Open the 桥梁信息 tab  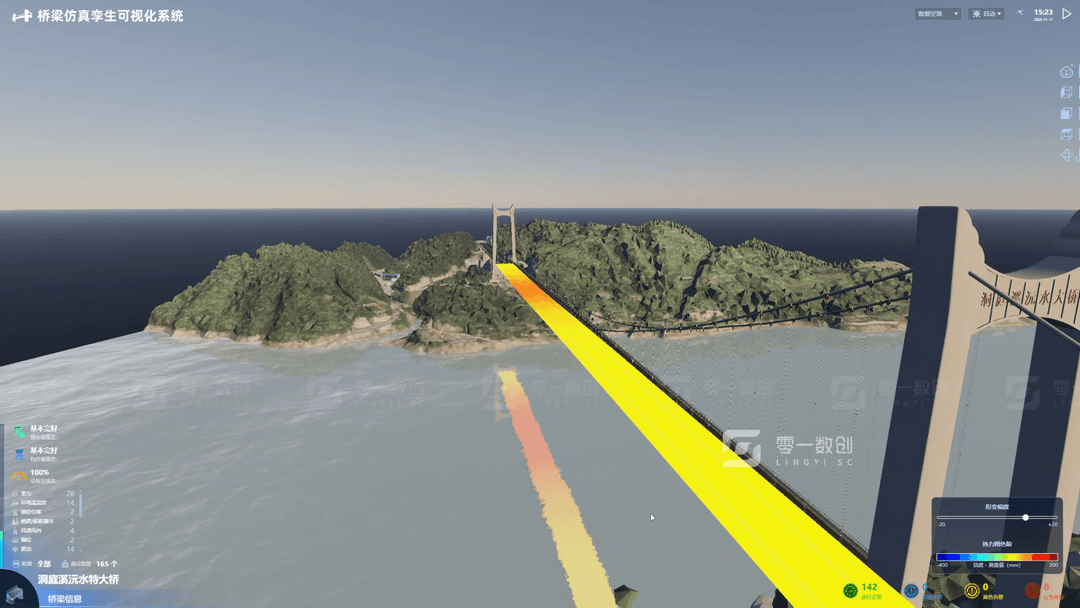point(66,599)
